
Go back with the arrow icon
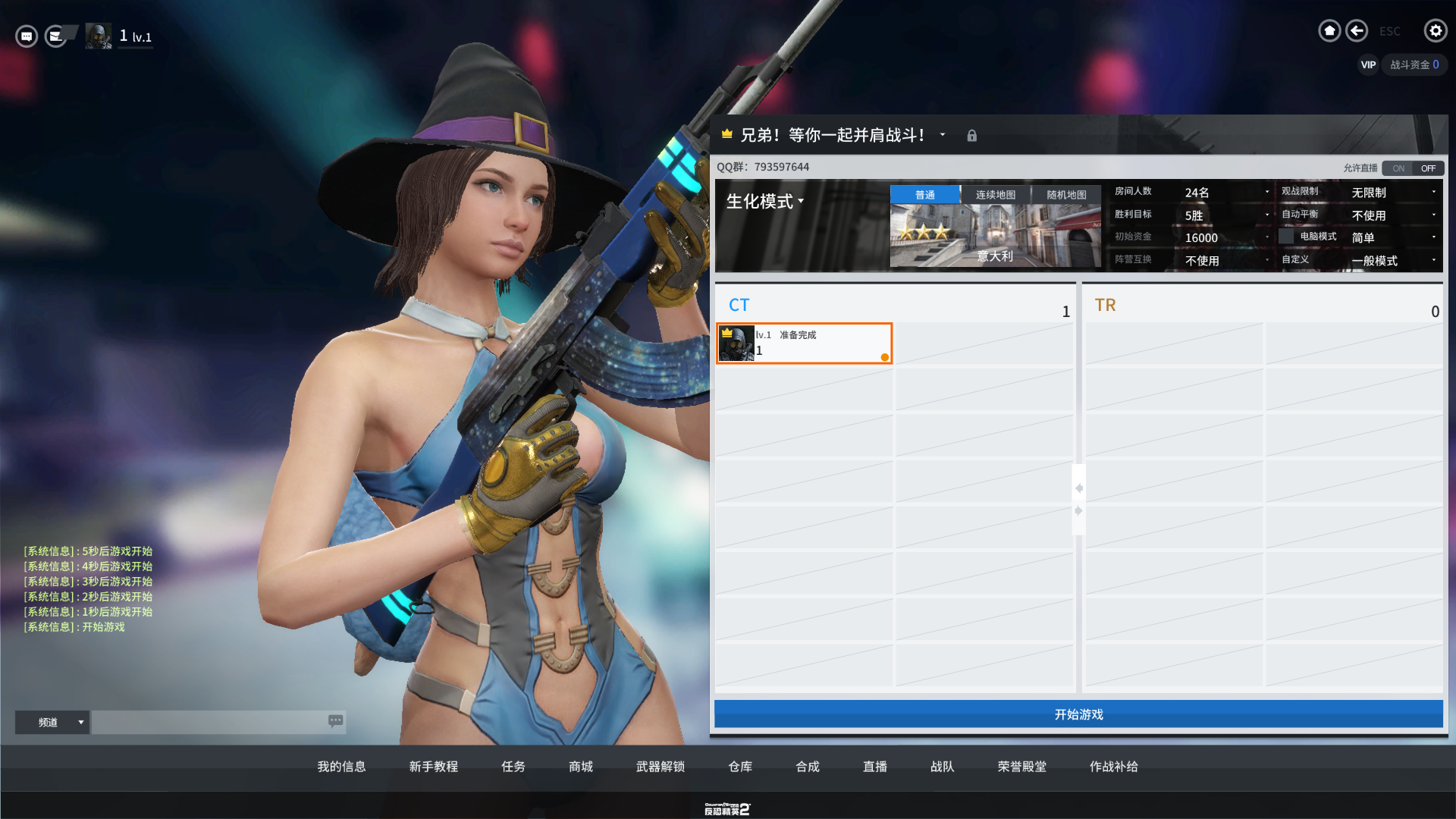(1357, 30)
